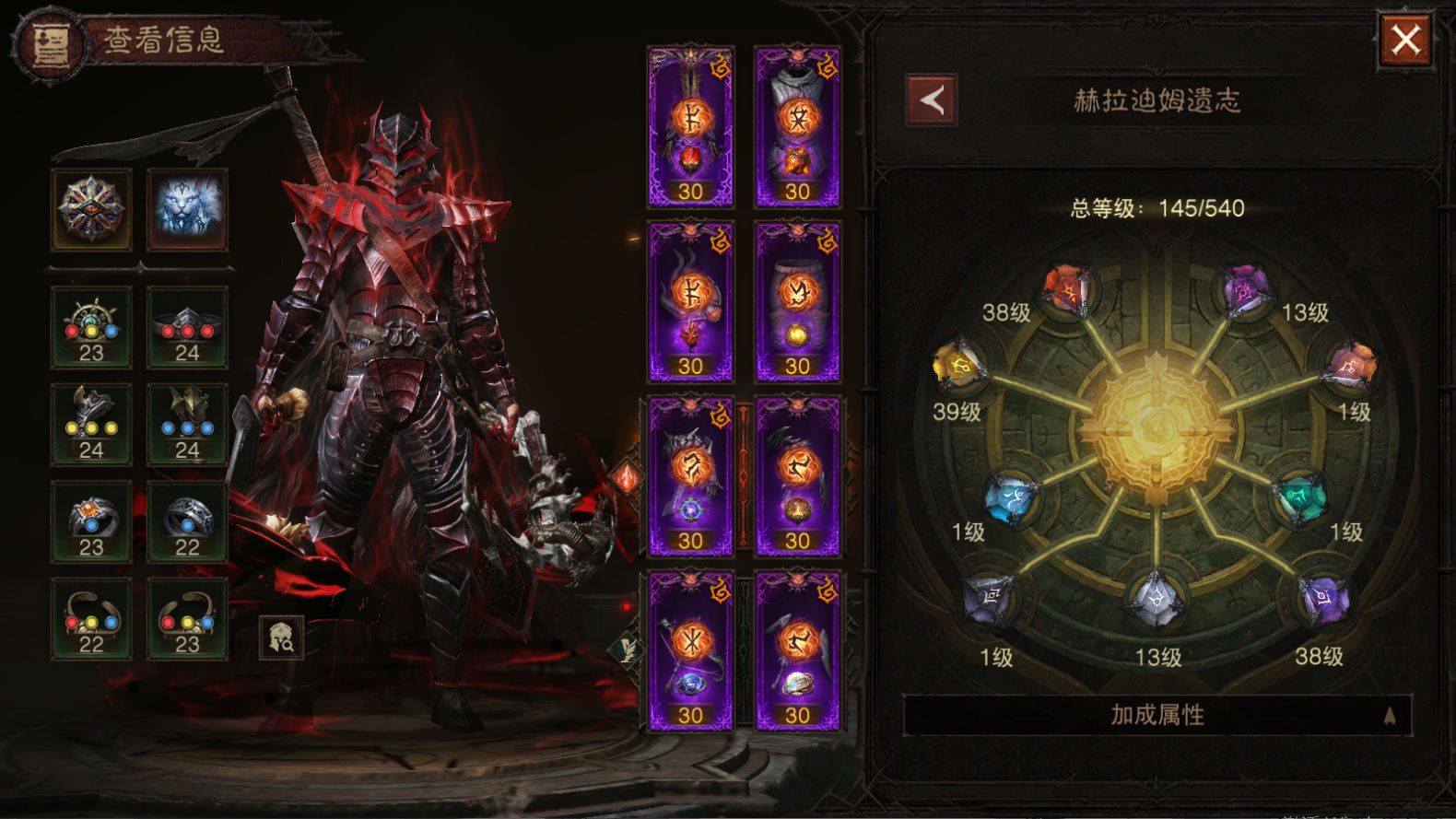Screen dimensions: 1456x819
Task: Select the yellow 39级 gem node
Action: coord(958,367)
